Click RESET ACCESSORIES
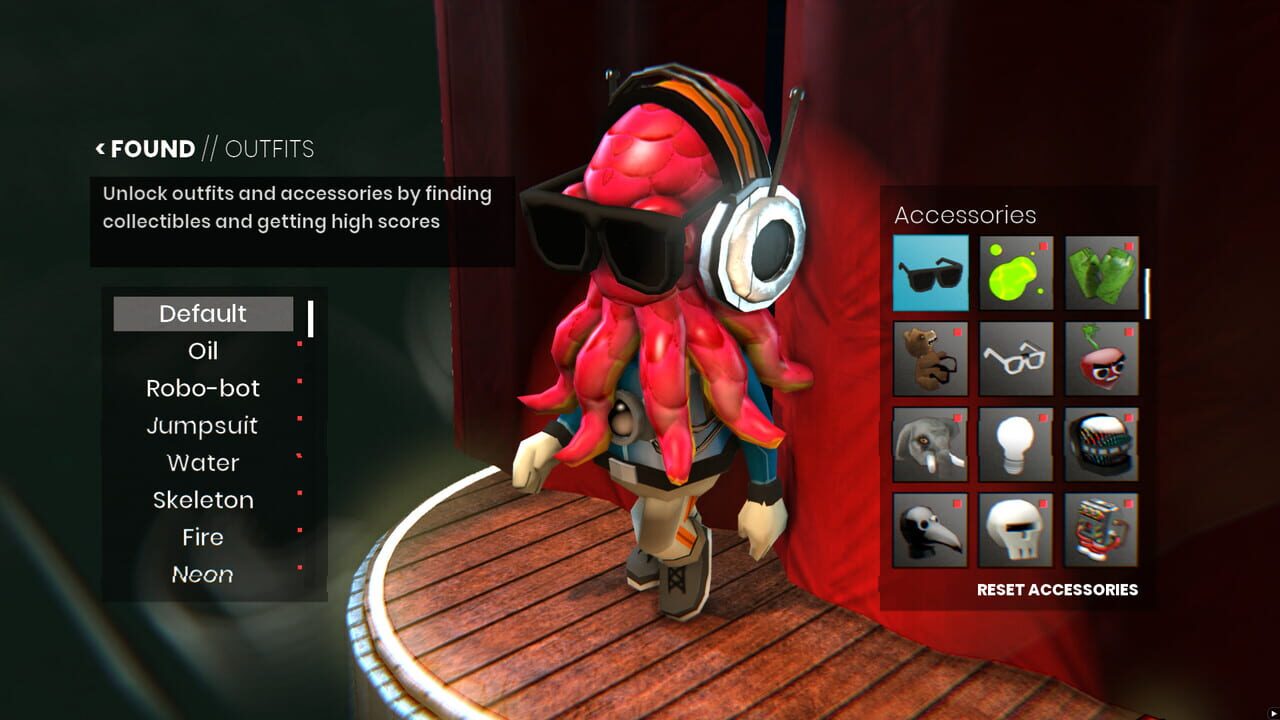This screenshot has width=1280, height=720. 1056,590
